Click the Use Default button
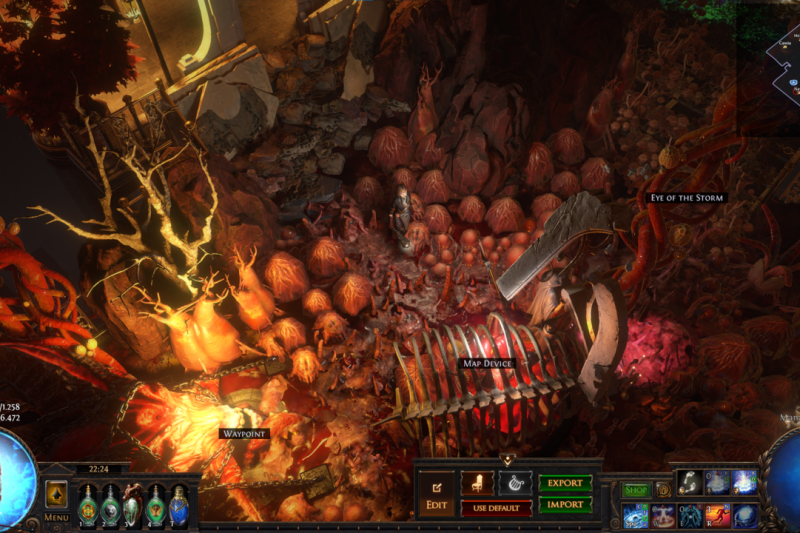This screenshot has height=533, width=800. click(x=496, y=508)
